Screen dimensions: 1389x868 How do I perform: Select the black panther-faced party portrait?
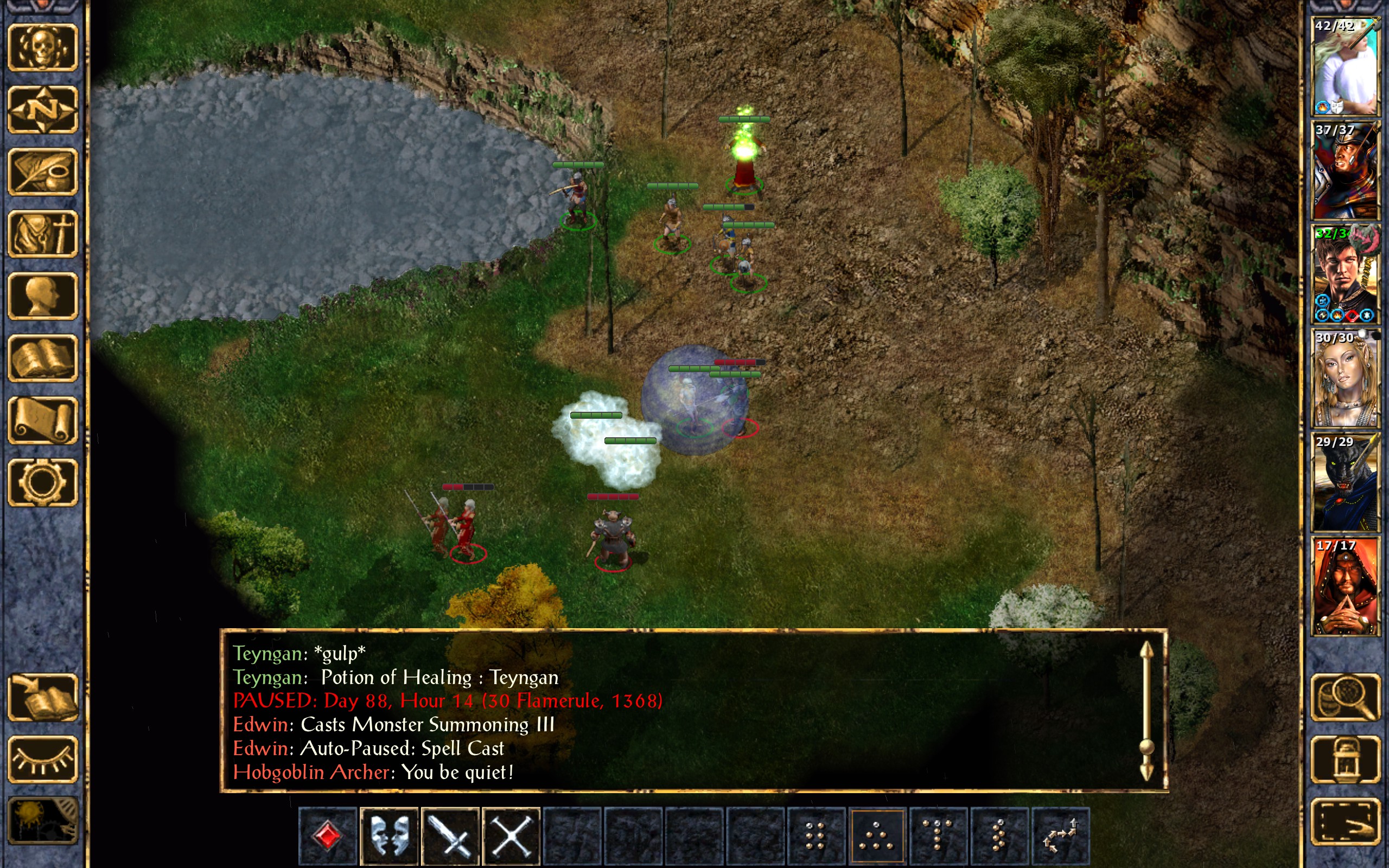pos(1345,482)
